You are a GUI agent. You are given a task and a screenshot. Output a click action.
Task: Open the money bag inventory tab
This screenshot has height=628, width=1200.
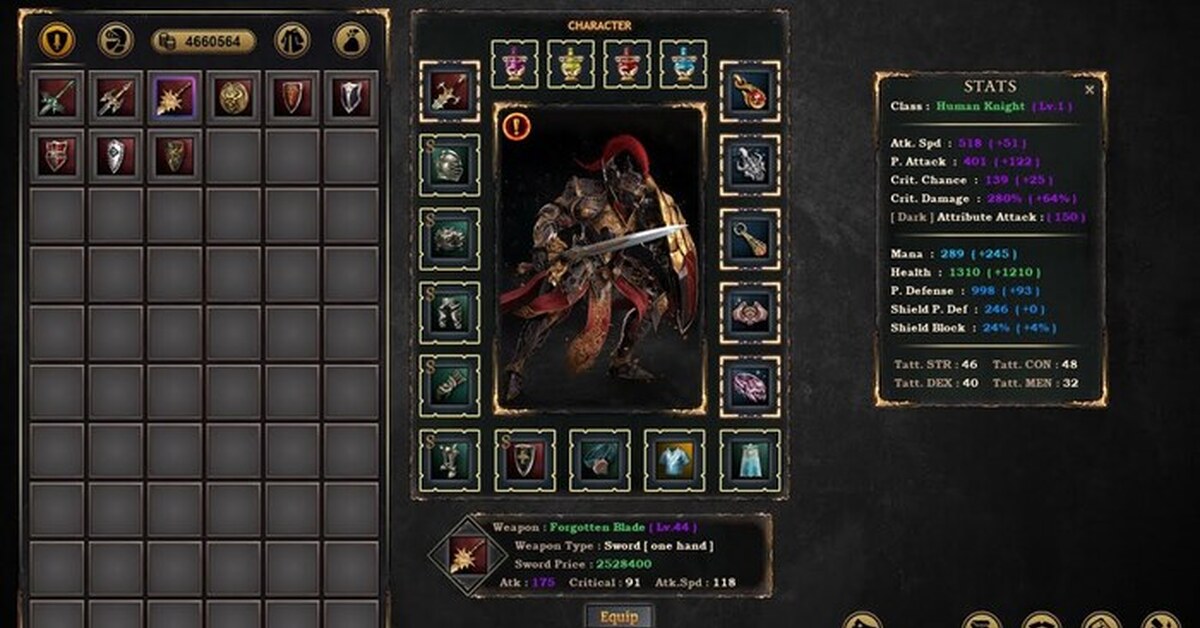tap(351, 41)
